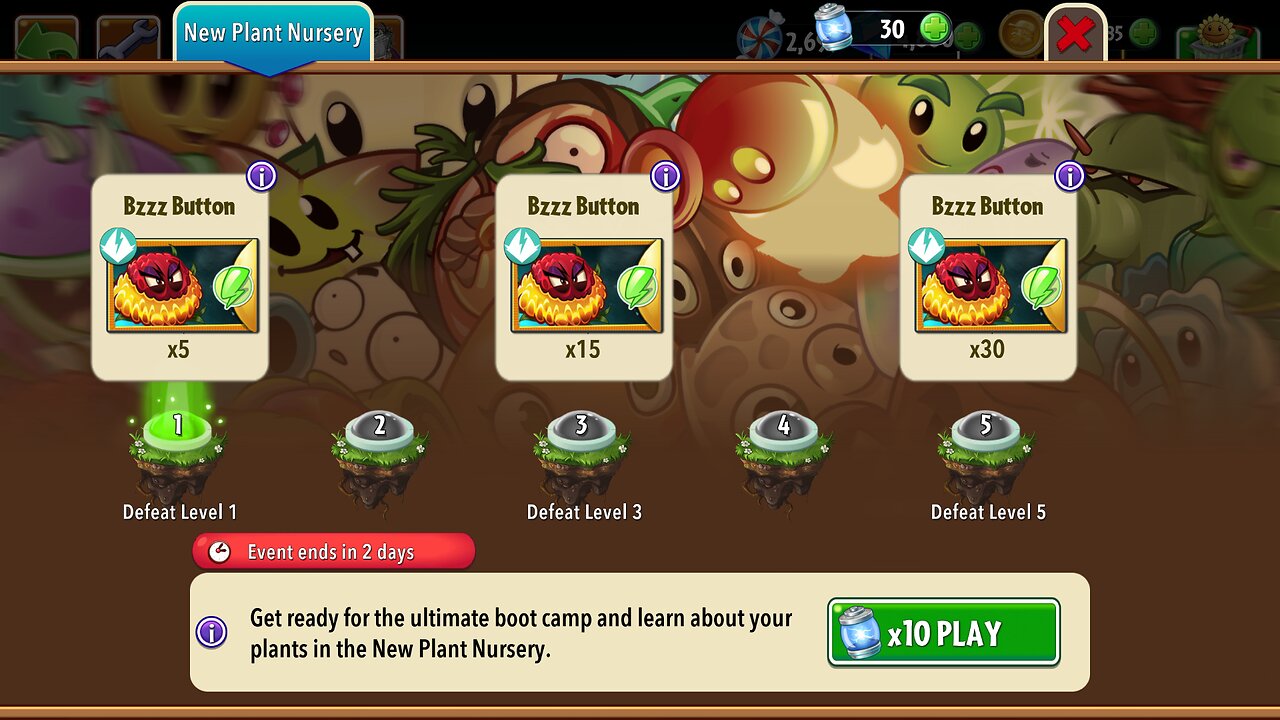The width and height of the screenshot is (1280, 720).
Task: Open info for the x30 Bzzz Button reward
Action: tap(1069, 177)
